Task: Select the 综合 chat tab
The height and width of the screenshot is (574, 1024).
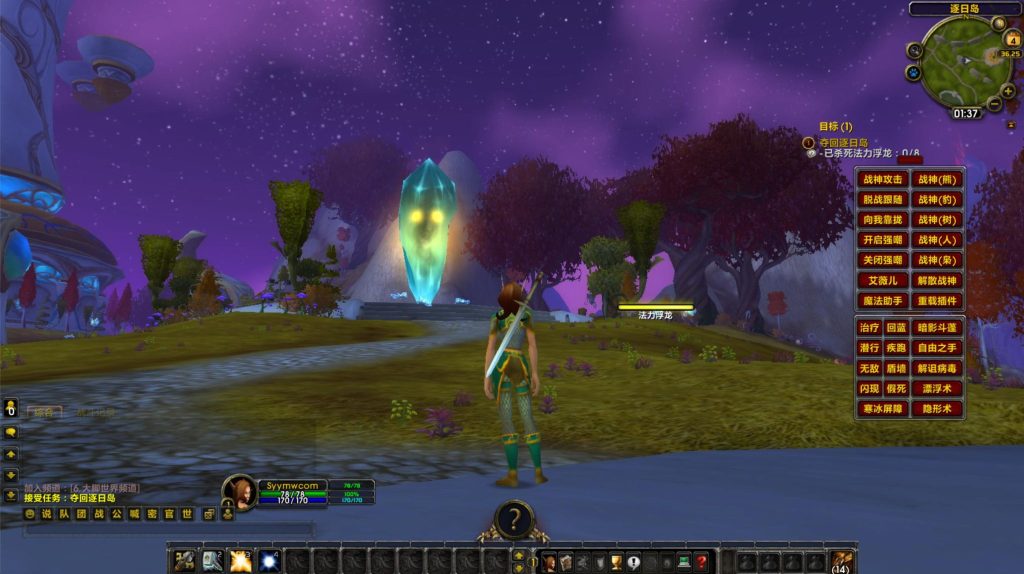Action: (42, 411)
